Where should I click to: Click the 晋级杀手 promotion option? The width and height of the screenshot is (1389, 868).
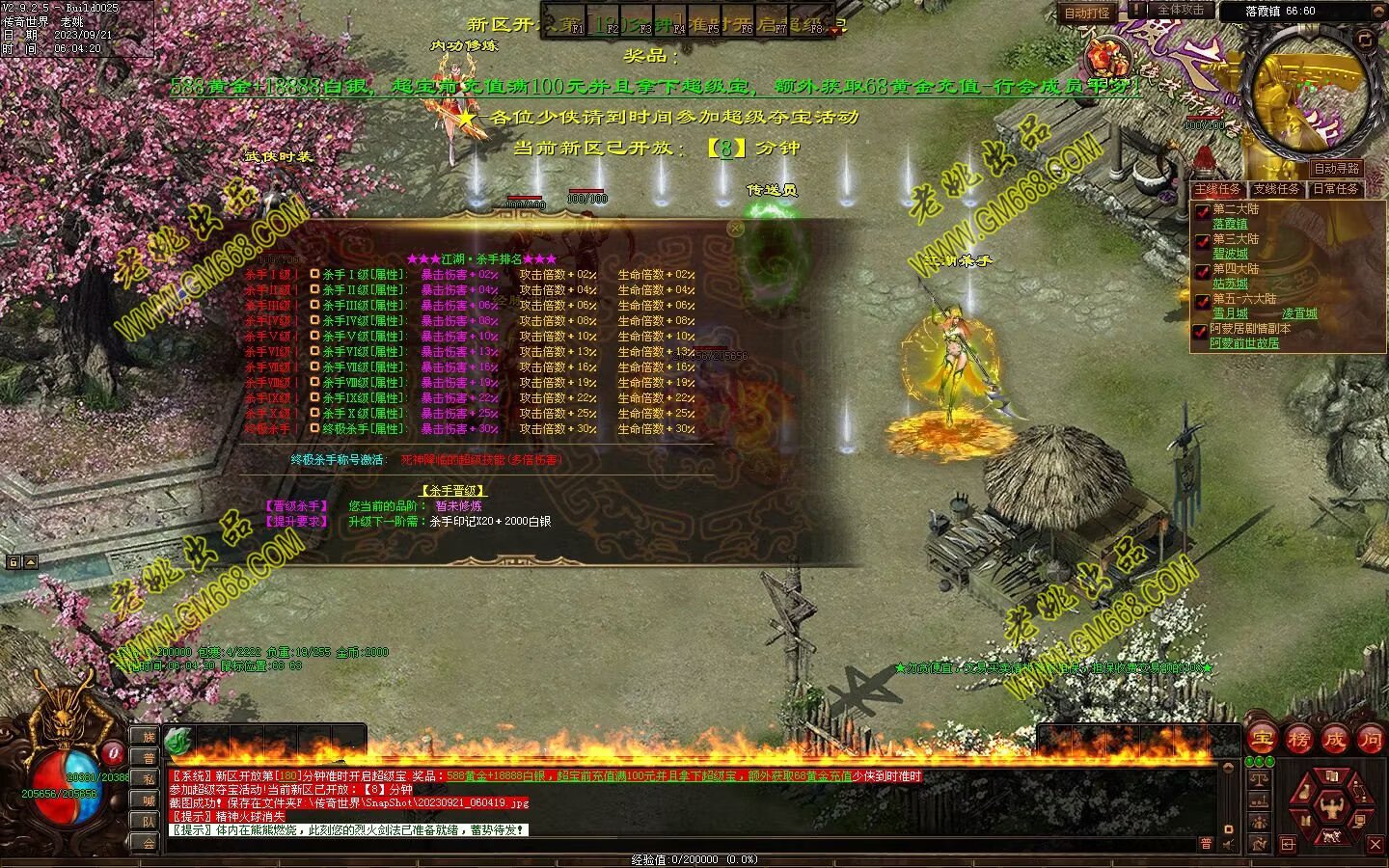point(296,505)
